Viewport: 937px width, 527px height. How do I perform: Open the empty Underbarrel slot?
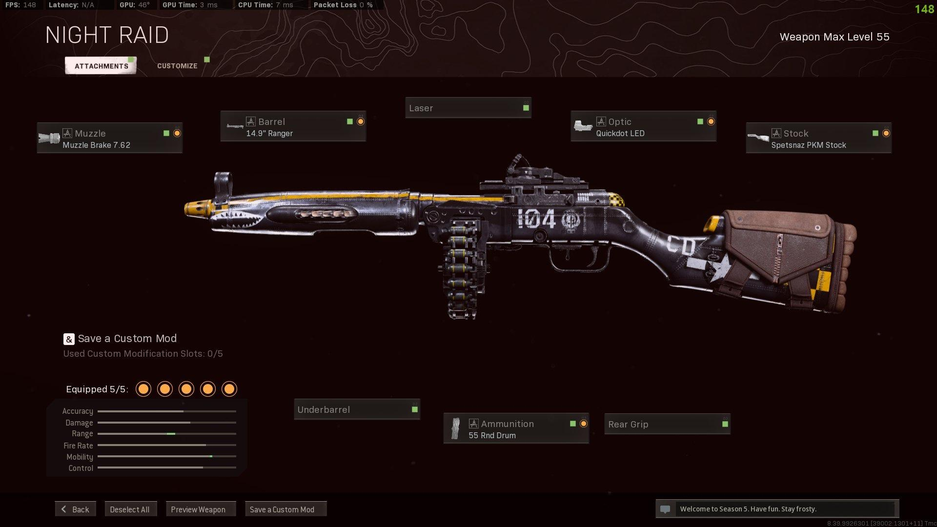(357, 410)
